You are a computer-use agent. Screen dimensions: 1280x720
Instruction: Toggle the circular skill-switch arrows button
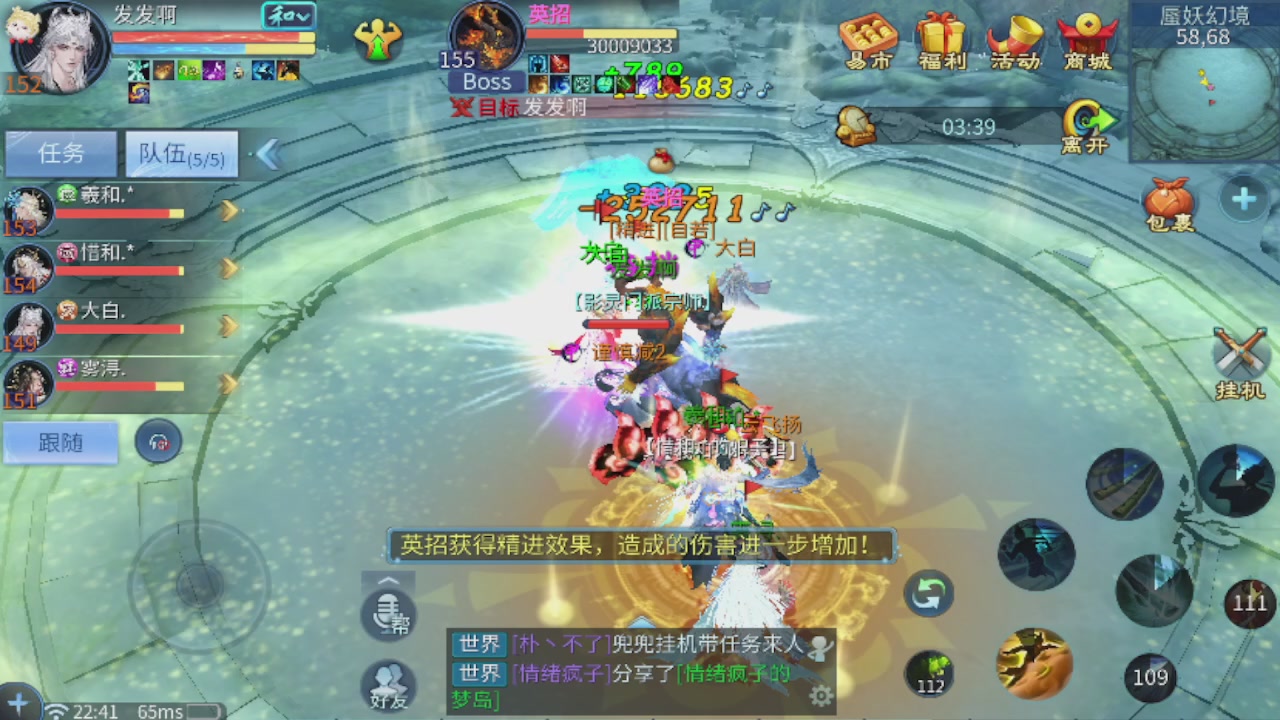point(928,593)
